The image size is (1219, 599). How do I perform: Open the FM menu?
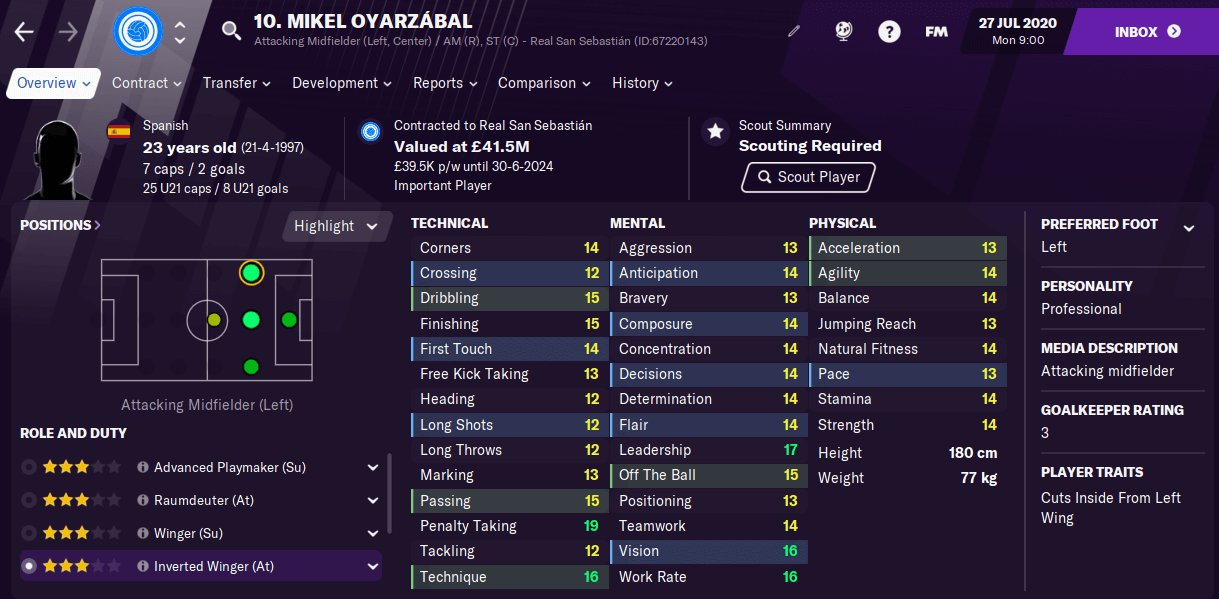pos(936,31)
